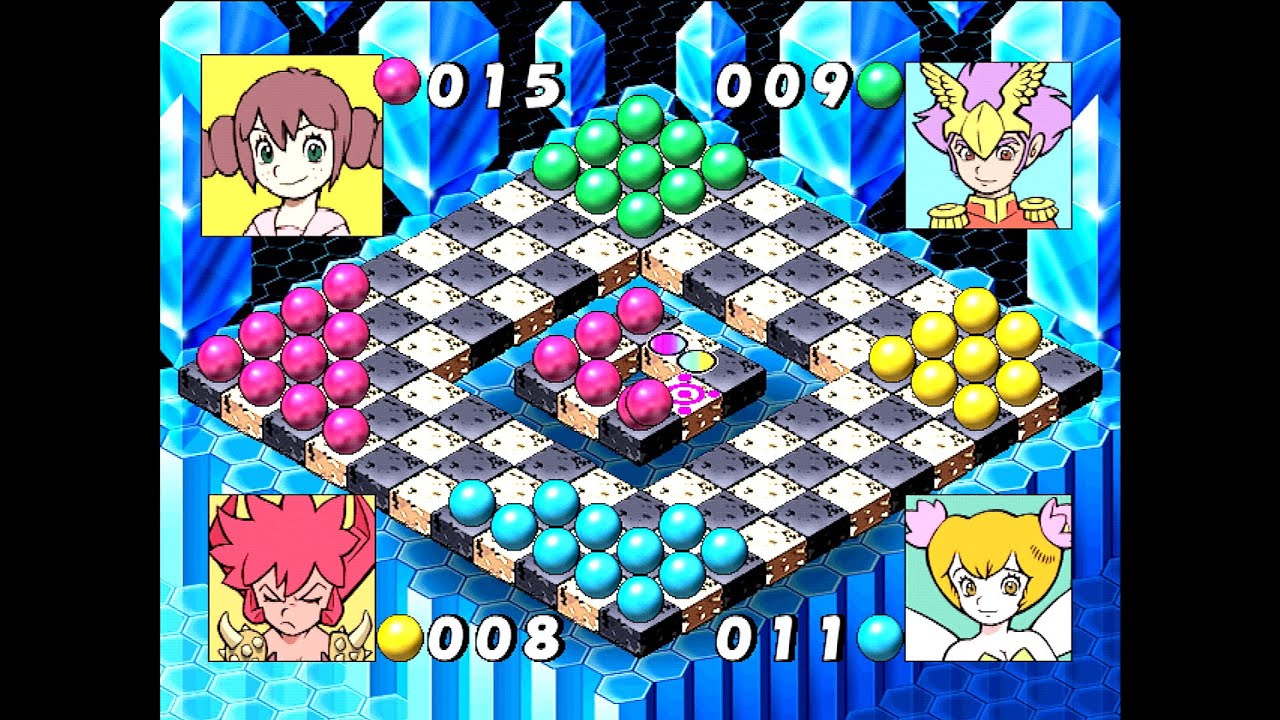Click the yellow ball icon beside score 008
This screenshot has width=1280, height=720.
(400, 638)
